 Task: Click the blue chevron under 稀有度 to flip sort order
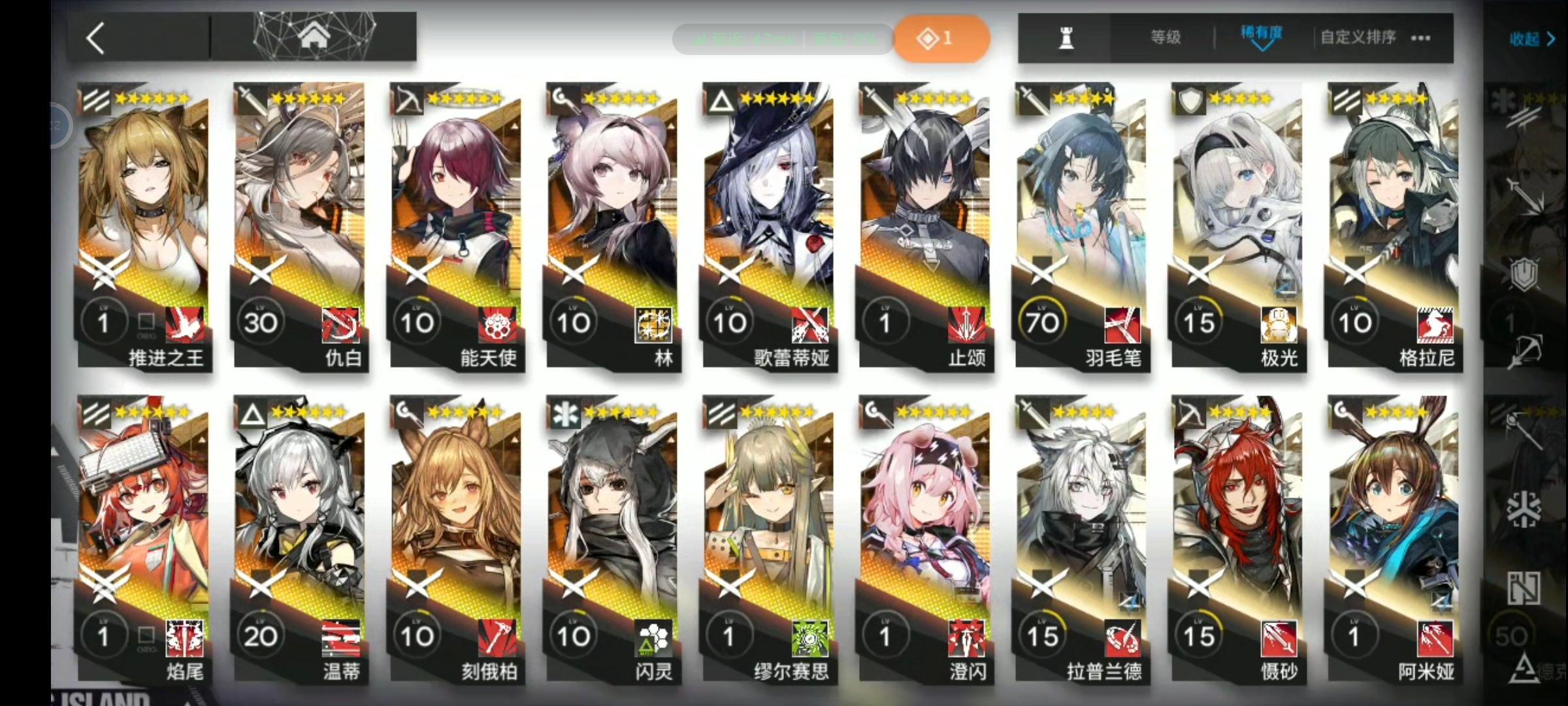(1260, 48)
